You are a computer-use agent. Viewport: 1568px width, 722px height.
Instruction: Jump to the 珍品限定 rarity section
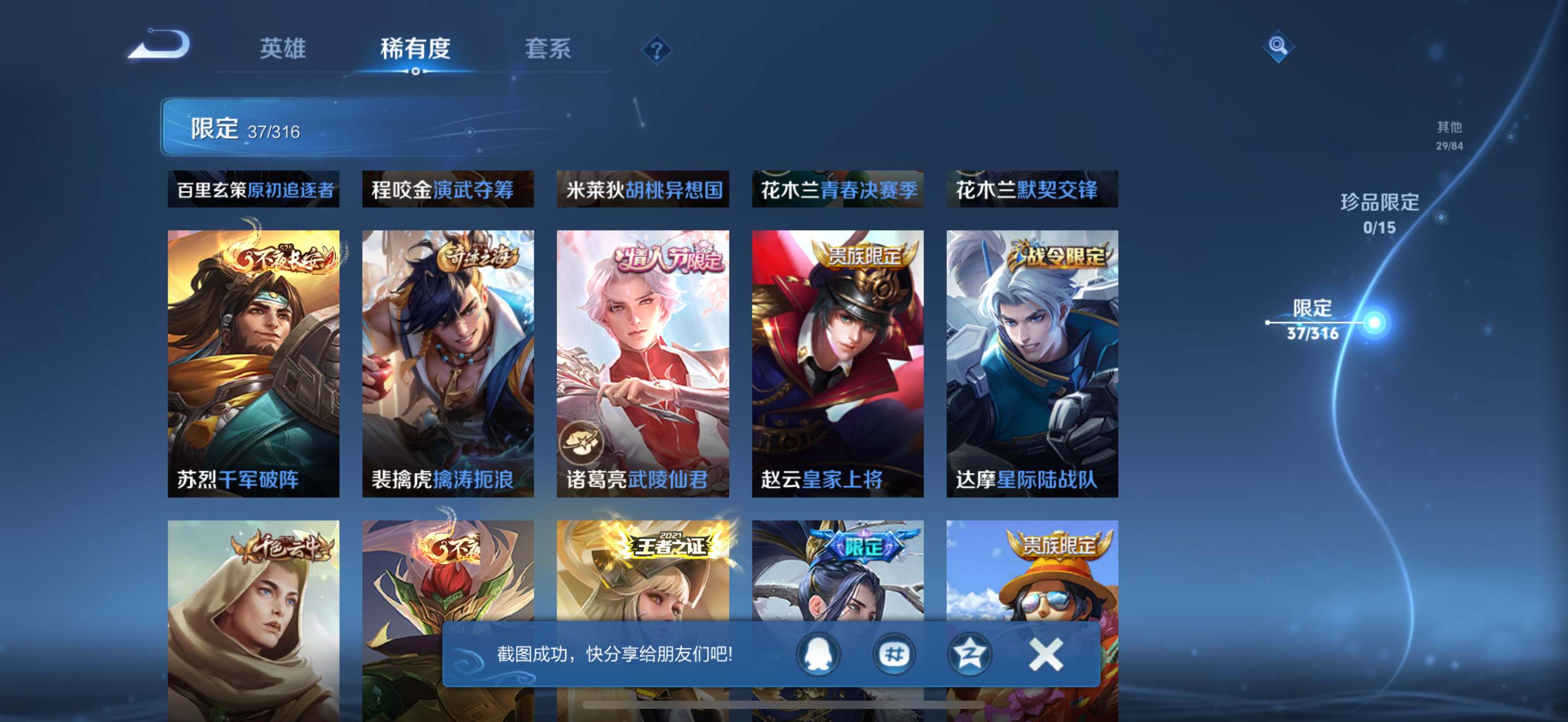pos(1379,213)
